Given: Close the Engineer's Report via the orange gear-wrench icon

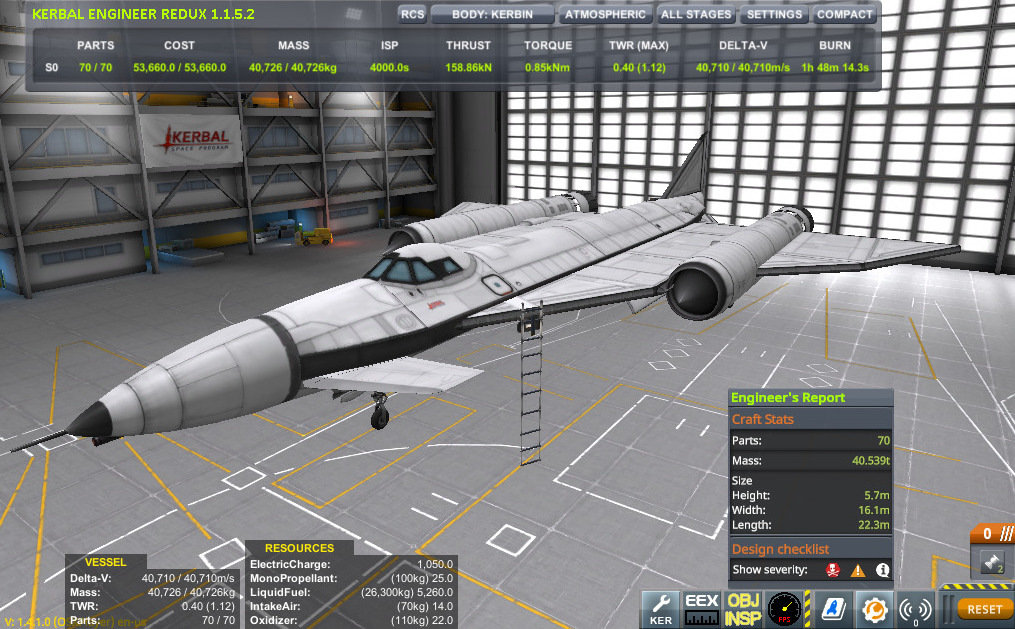Looking at the screenshot, I should (875, 606).
